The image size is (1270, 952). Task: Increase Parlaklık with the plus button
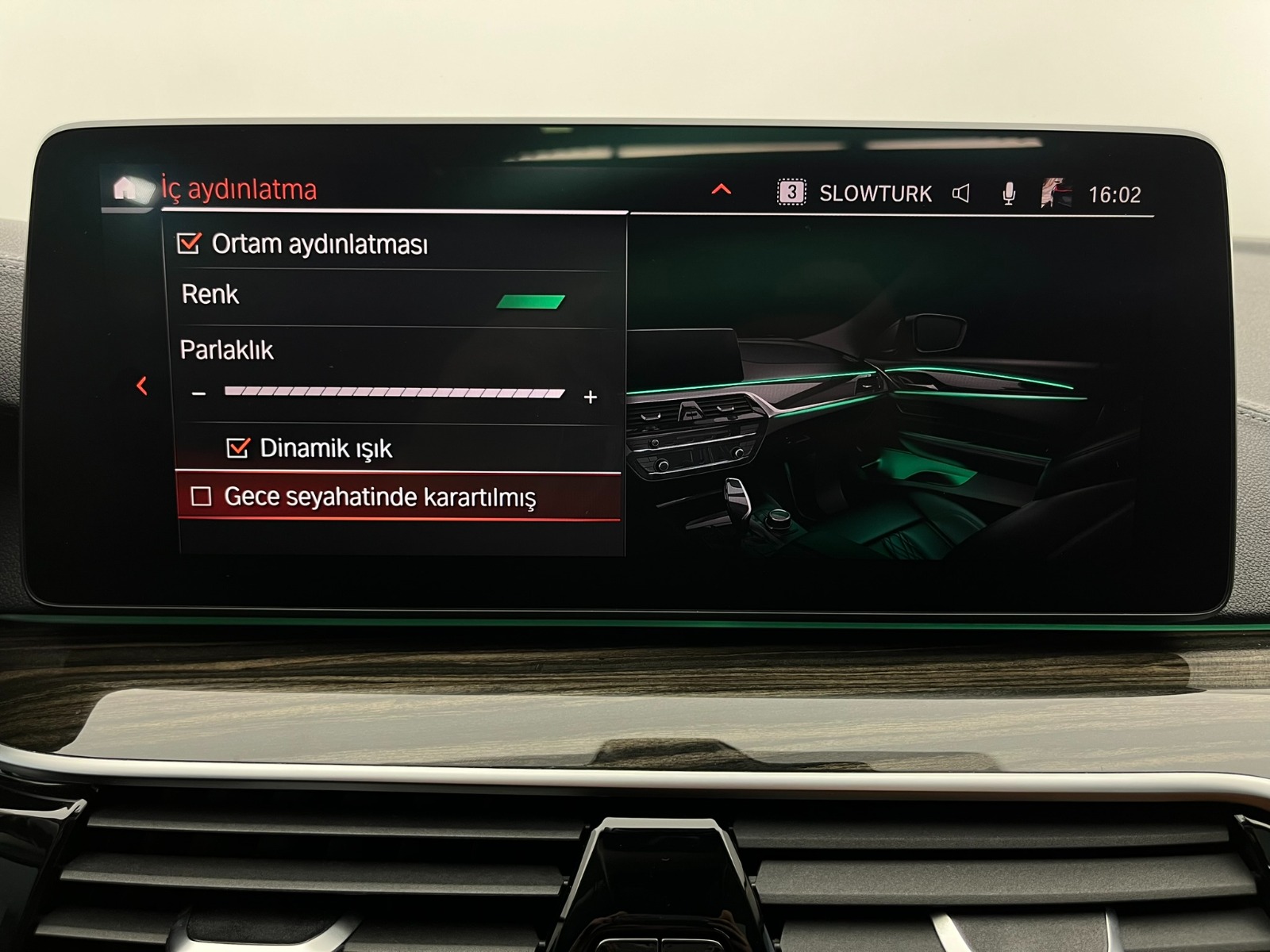point(590,397)
